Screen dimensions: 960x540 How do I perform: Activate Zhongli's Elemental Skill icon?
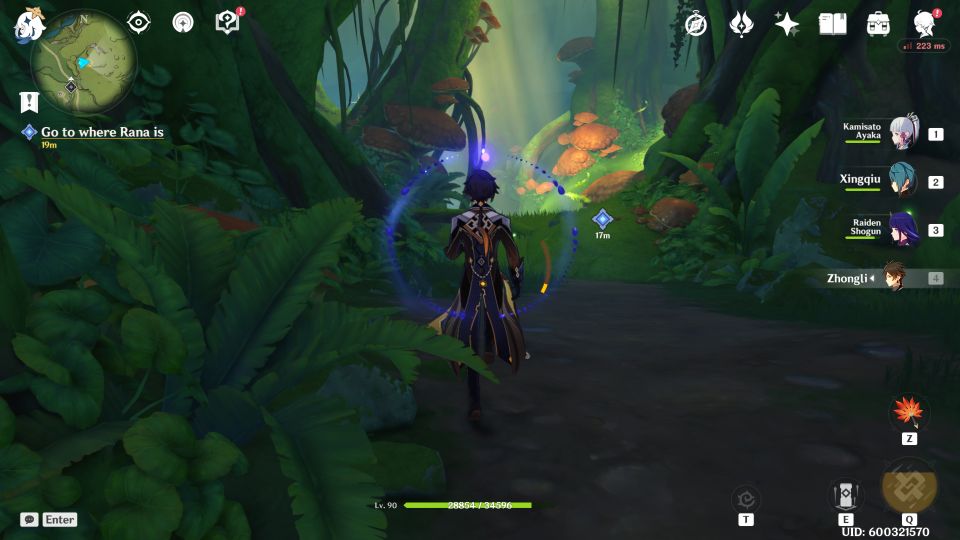pos(845,495)
